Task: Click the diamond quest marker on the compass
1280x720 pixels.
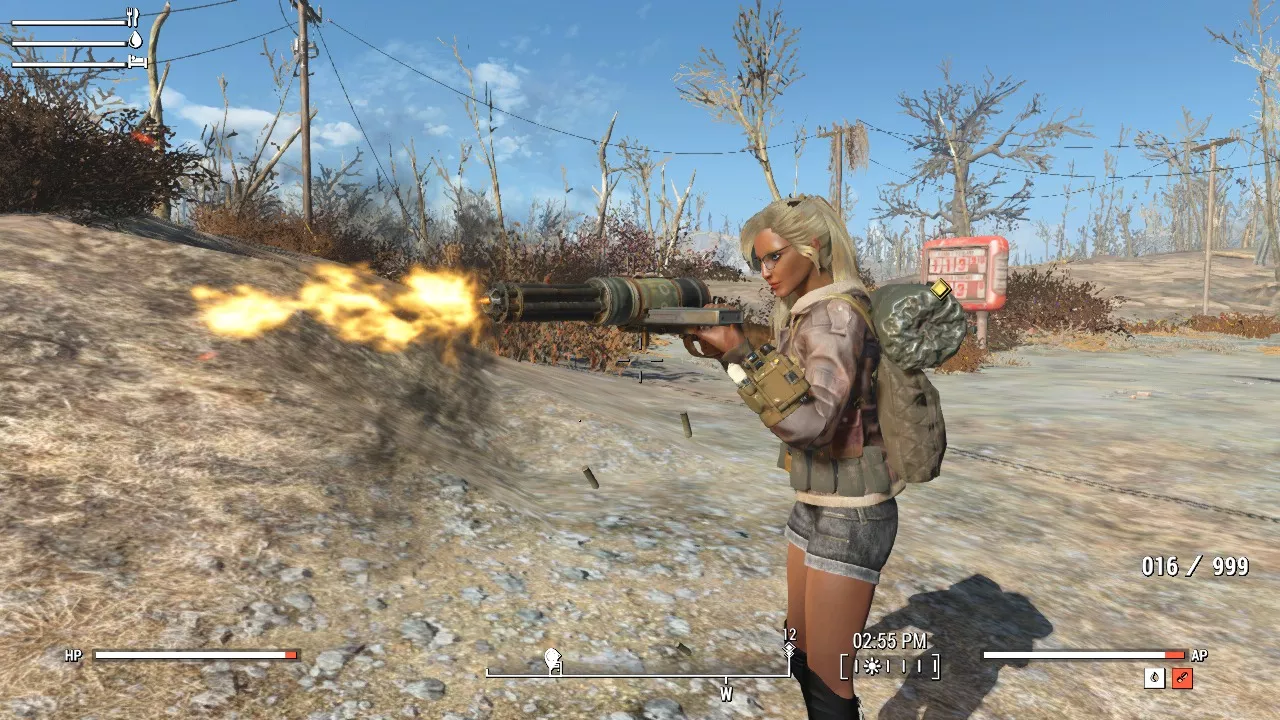Action: tap(789, 650)
